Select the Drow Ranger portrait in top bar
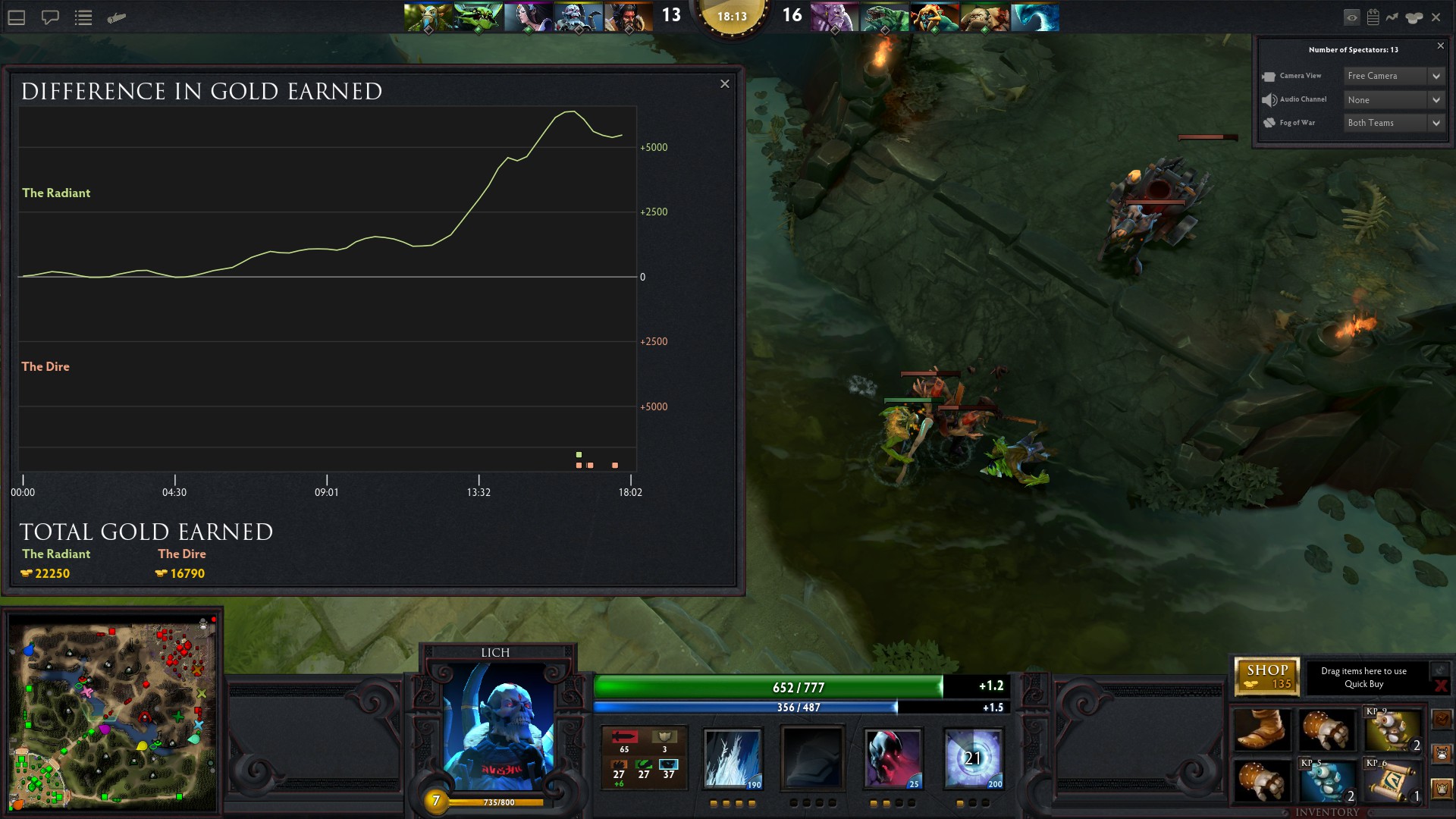Screen dimensions: 1456x819 (x=528, y=17)
